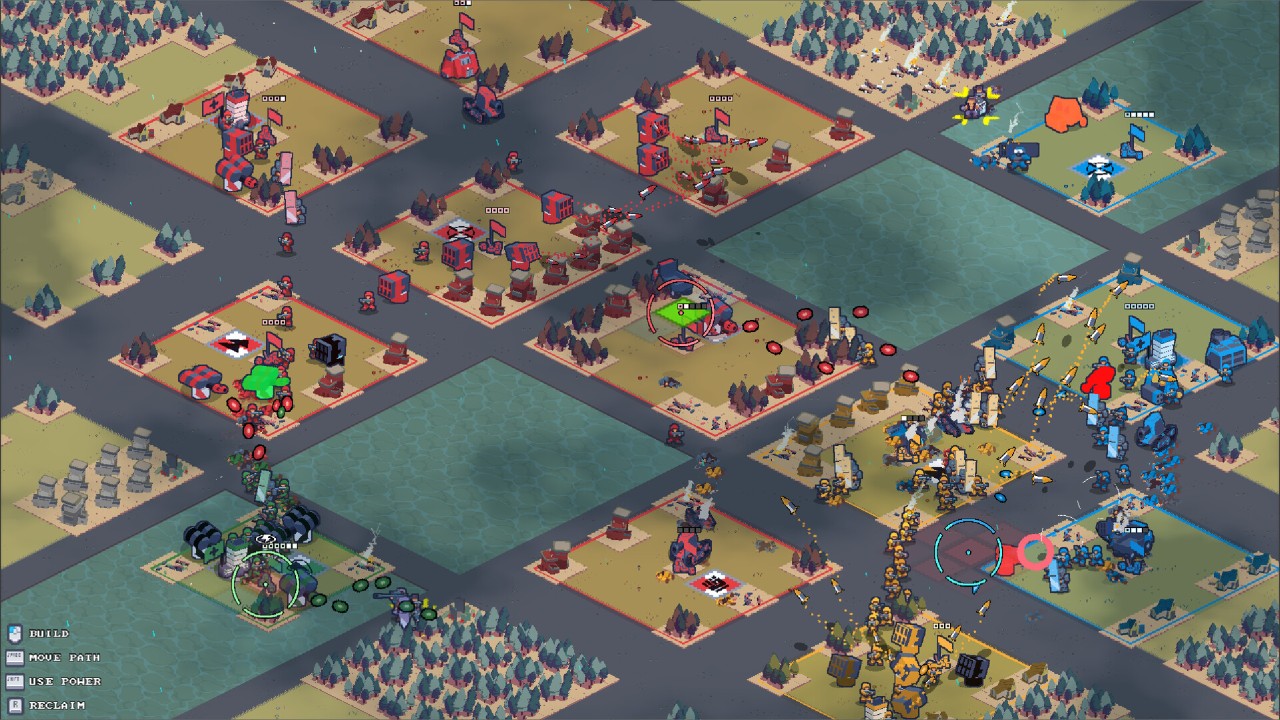This screenshot has width=1280, height=720.
Task: Click the RECLAIM label text
Action: (56, 704)
